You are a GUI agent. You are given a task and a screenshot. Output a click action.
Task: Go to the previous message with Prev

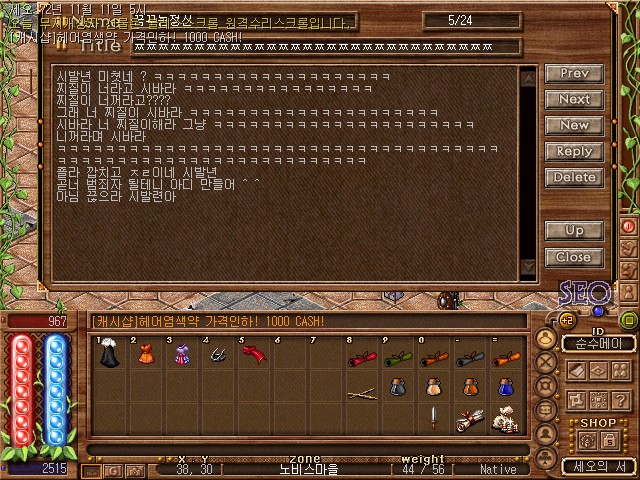point(574,73)
